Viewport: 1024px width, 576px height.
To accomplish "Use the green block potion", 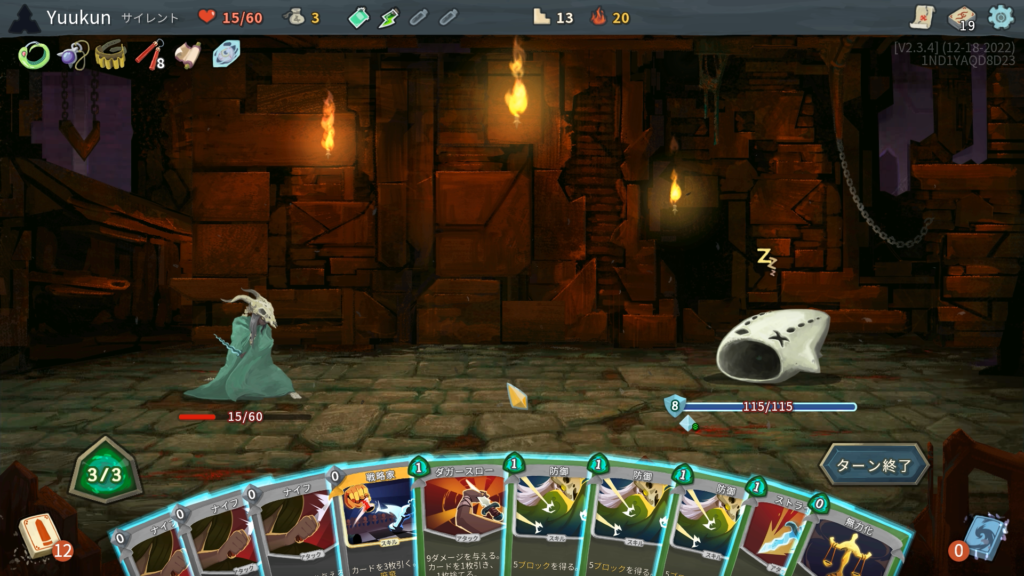I will point(359,17).
